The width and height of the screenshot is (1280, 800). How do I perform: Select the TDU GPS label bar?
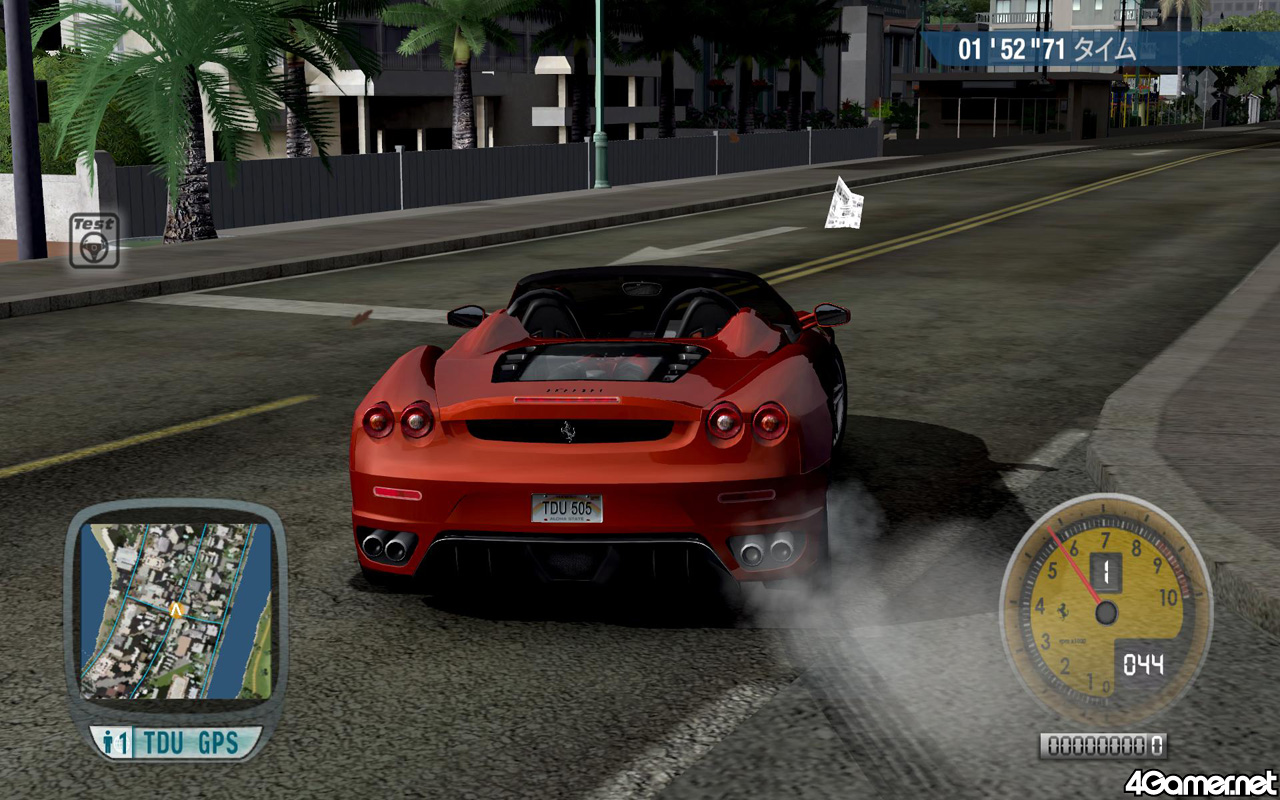point(177,743)
